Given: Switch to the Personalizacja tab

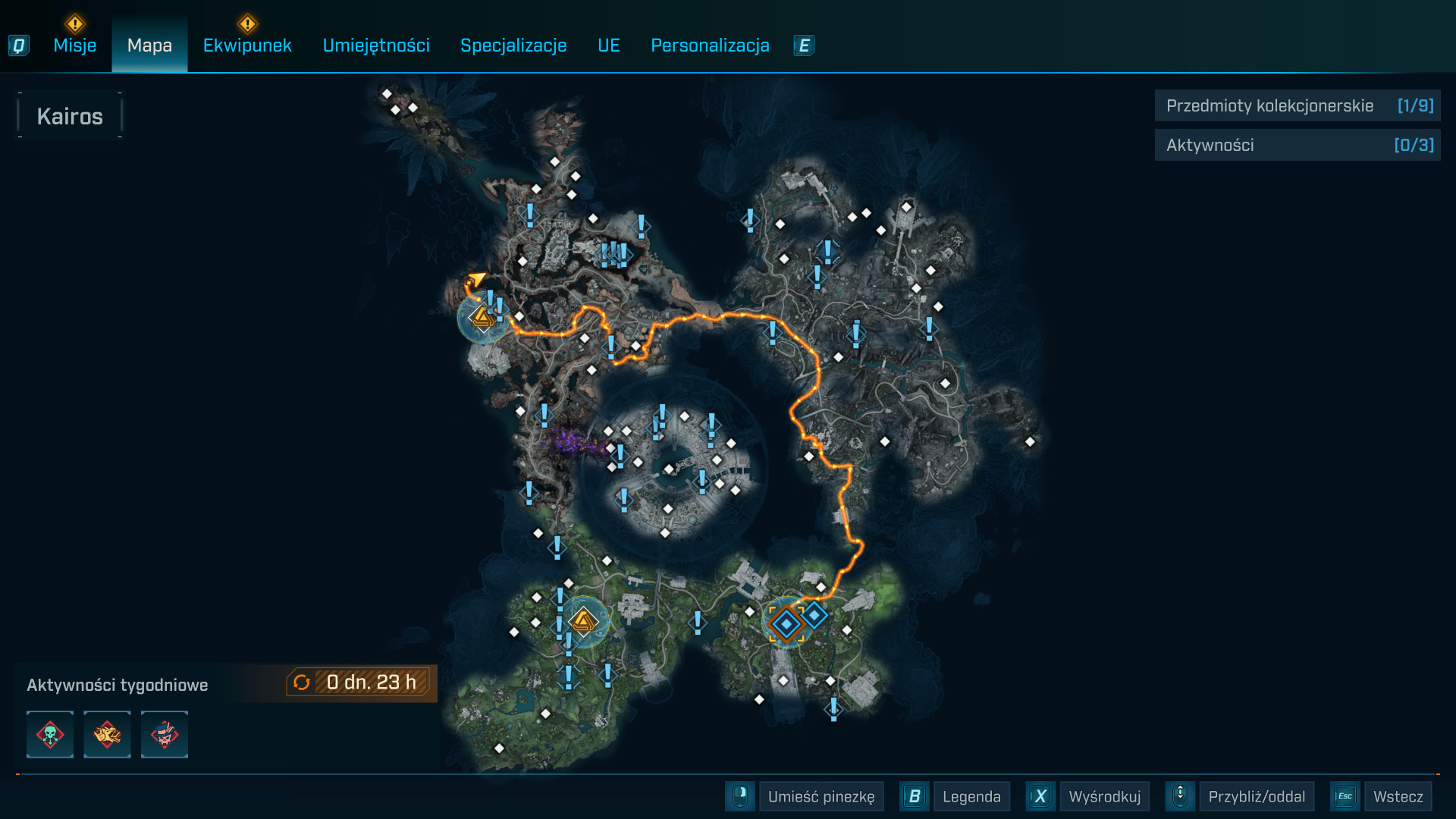Looking at the screenshot, I should [710, 45].
